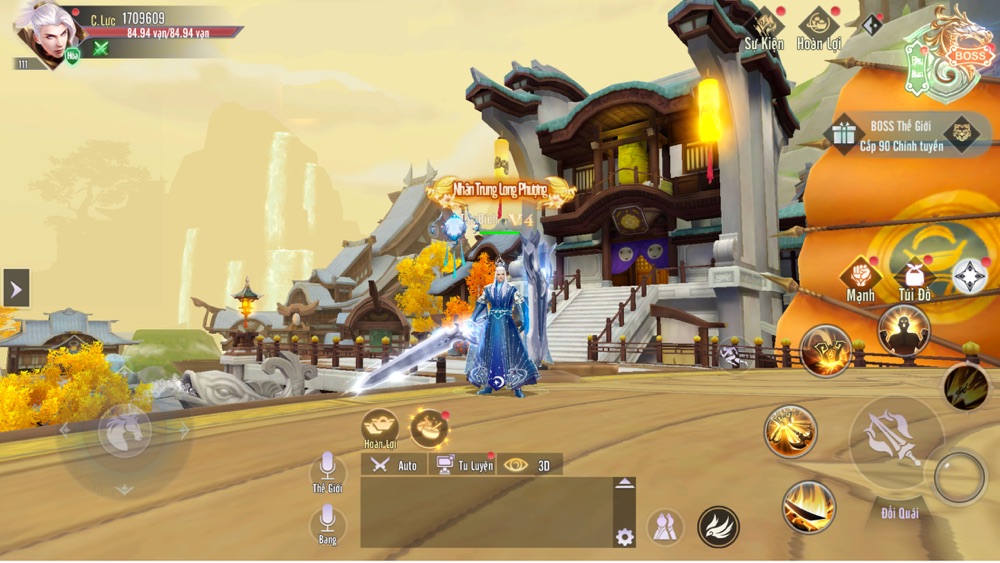Screen dimensions: 1000x563
Task: Expand the left side panel arrow
Action: [16, 289]
